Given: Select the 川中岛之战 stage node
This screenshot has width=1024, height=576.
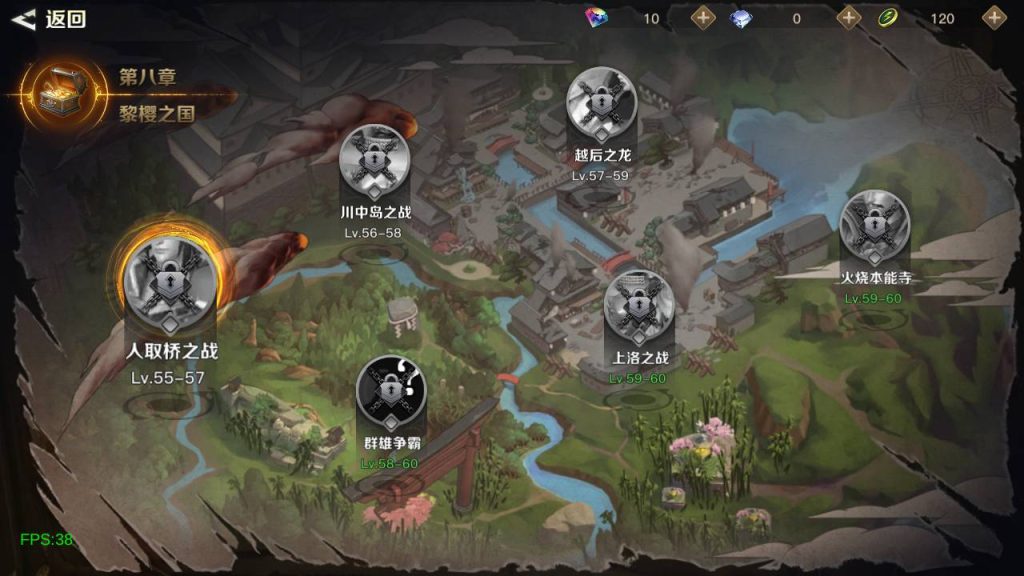Looking at the screenshot, I should pos(375,160).
